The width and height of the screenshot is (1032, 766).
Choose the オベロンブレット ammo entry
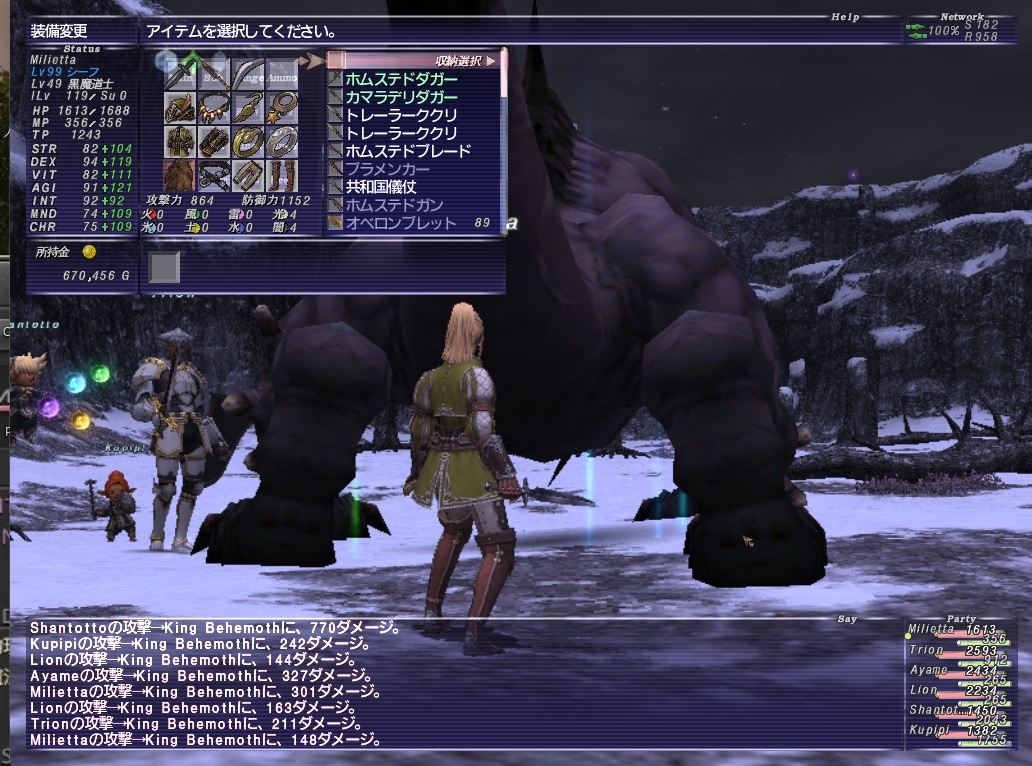coord(401,223)
